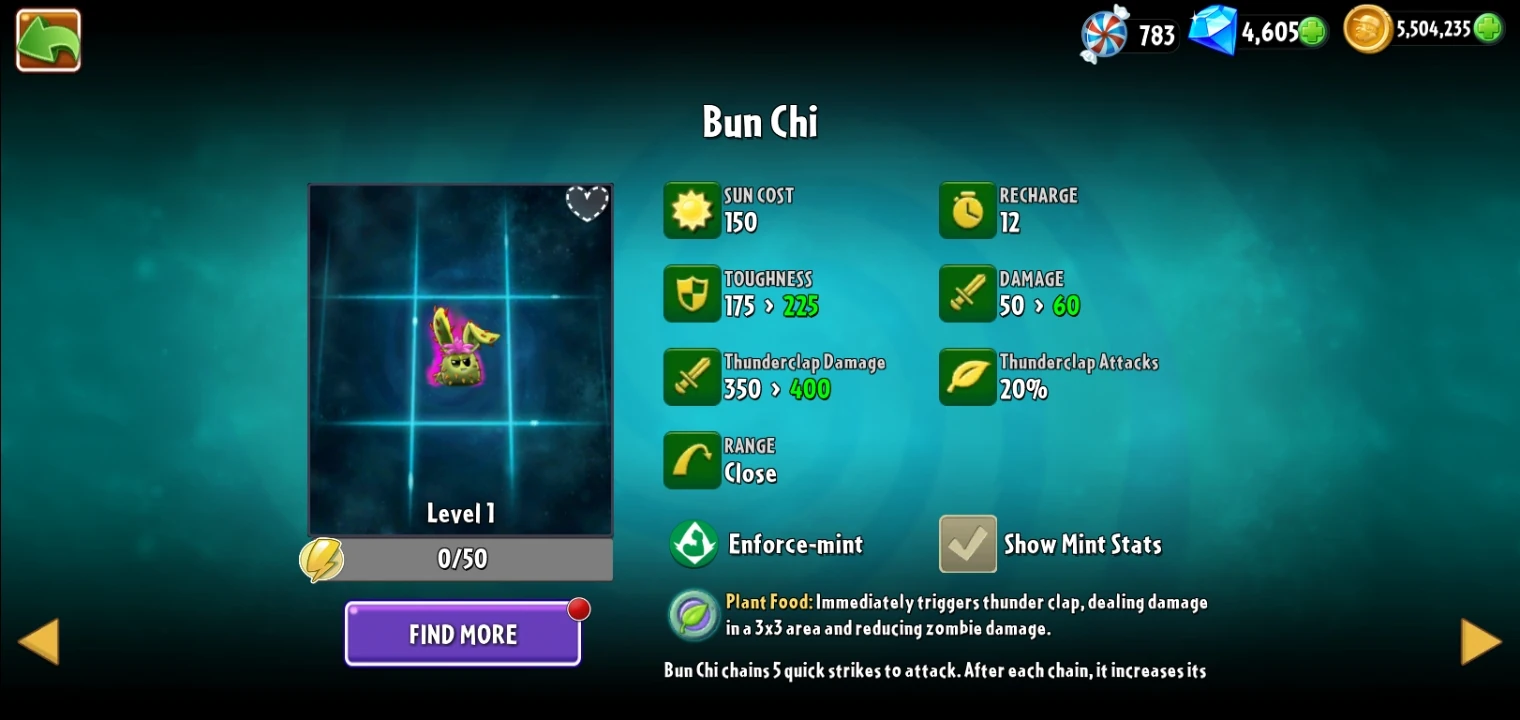Click the Thunderclap Damage sword icon
Screen dimensions: 1520x720
pyautogui.click(x=692, y=377)
